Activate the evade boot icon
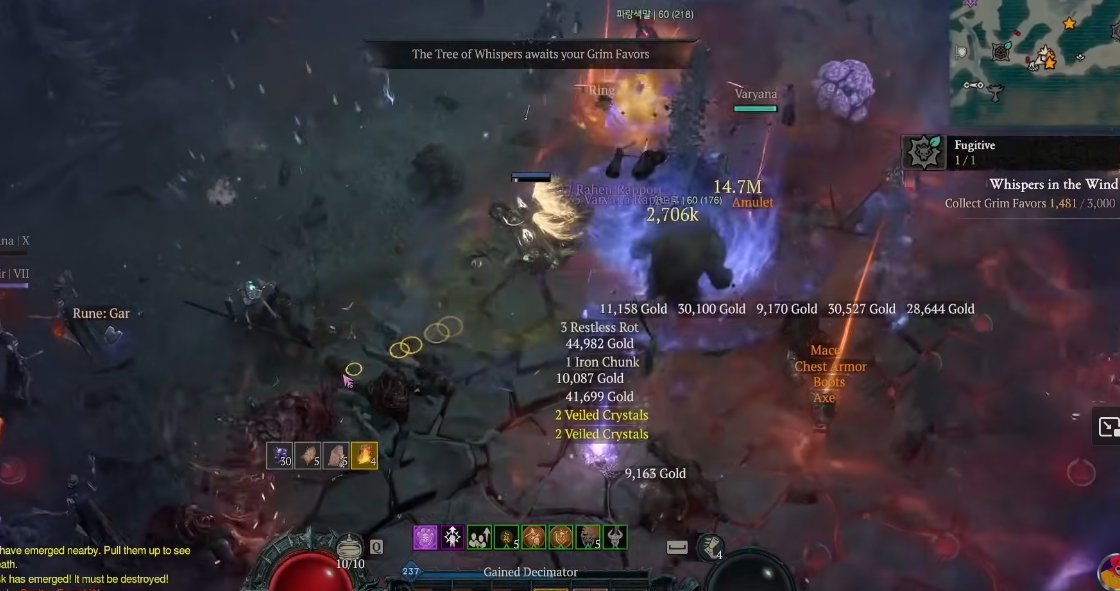Viewport: 1120px width, 591px height. (709, 546)
